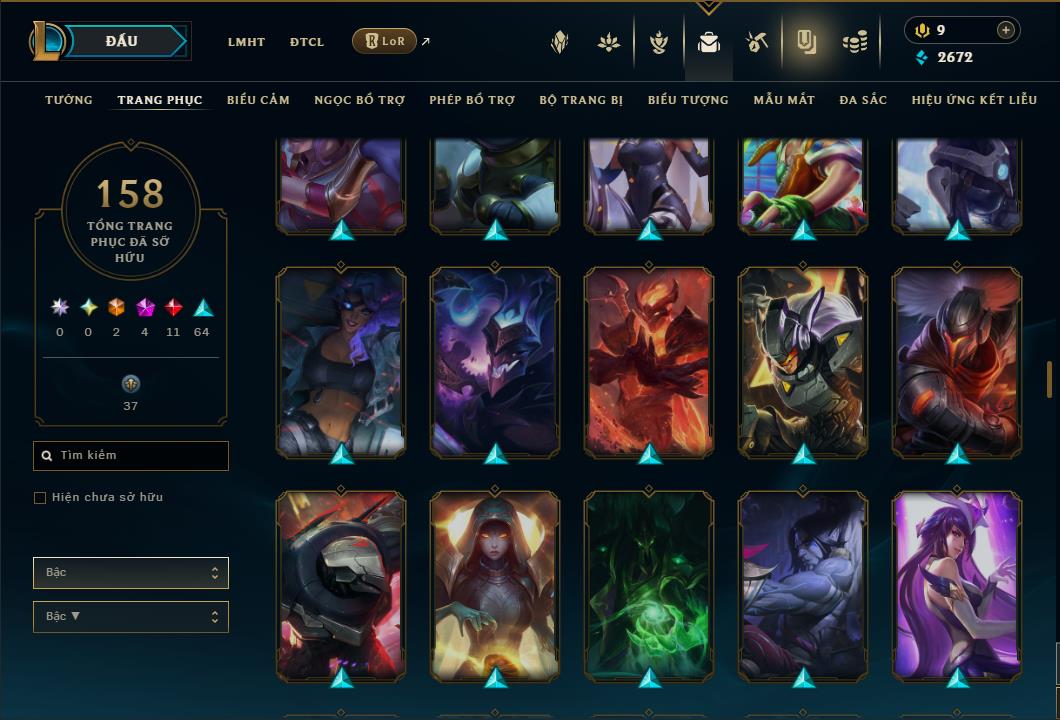This screenshot has width=1060, height=720.
Task: Select the red fire demon skin card
Action: (649, 360)
